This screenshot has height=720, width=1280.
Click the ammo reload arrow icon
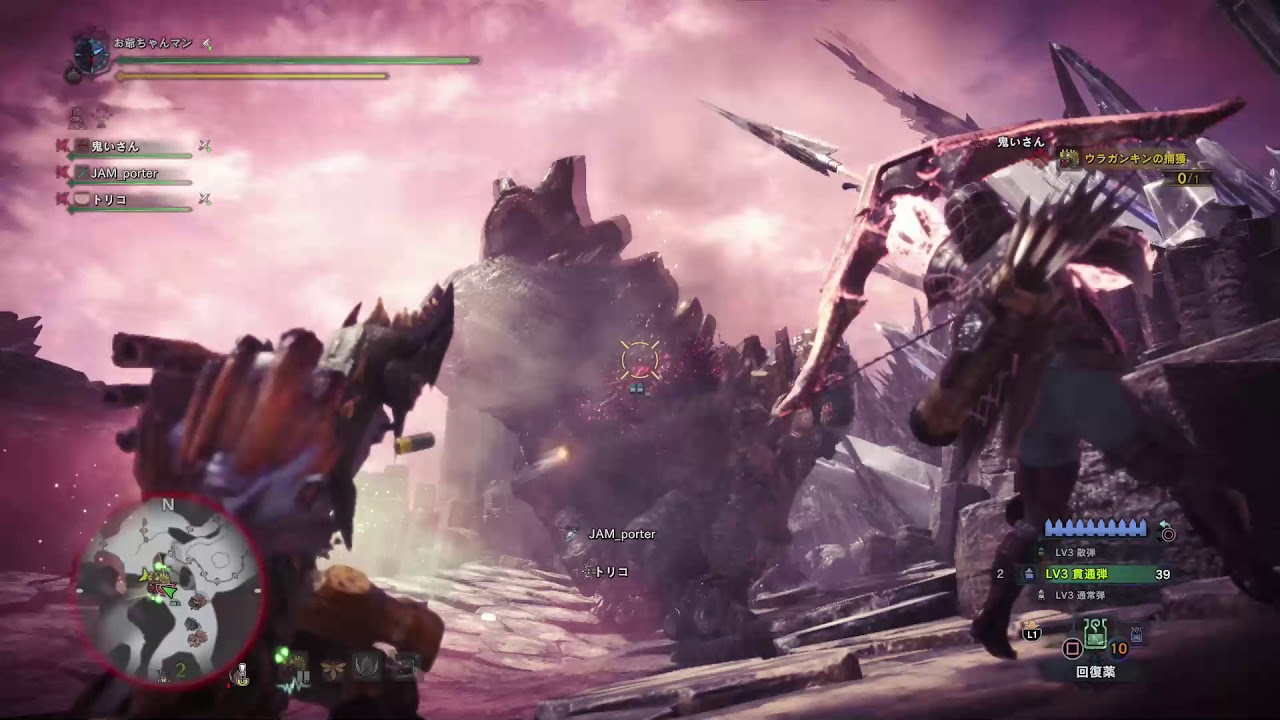tap(1164, 527)
